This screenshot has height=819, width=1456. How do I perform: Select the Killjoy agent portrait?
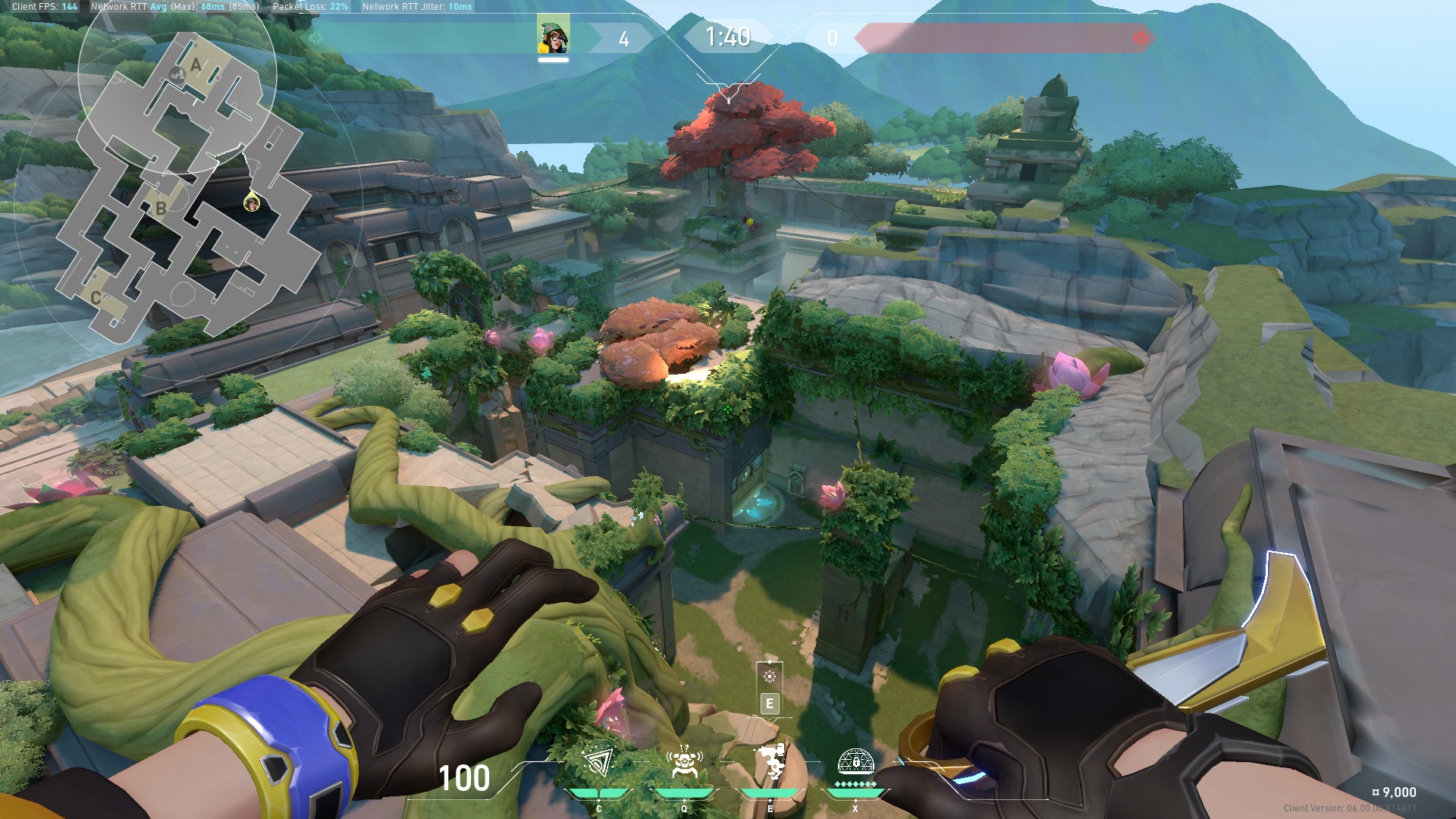553,36
